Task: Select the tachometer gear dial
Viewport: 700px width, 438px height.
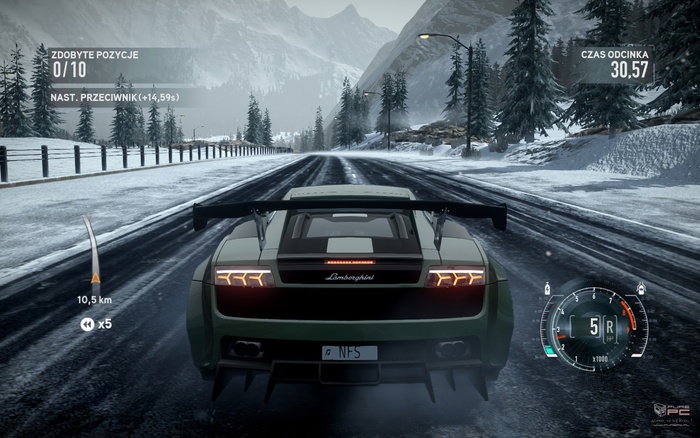Action: [x=594, y=326]
